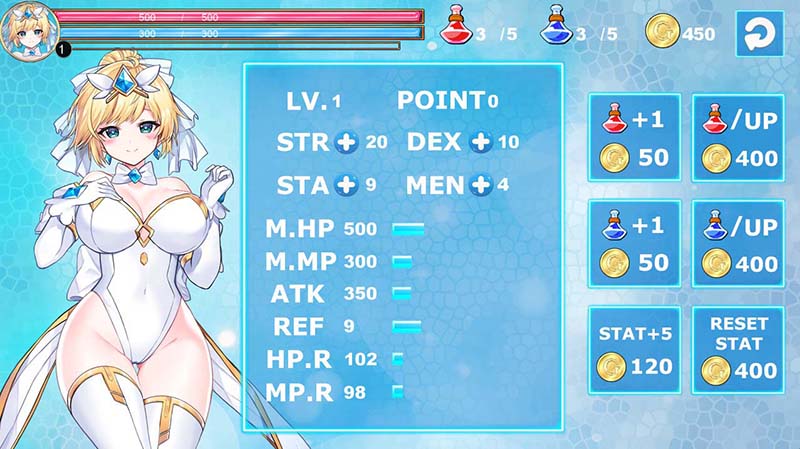Buy STAT+5 for 120 gold
Screen dimensions: 800x449
click(x=634, y=349)
